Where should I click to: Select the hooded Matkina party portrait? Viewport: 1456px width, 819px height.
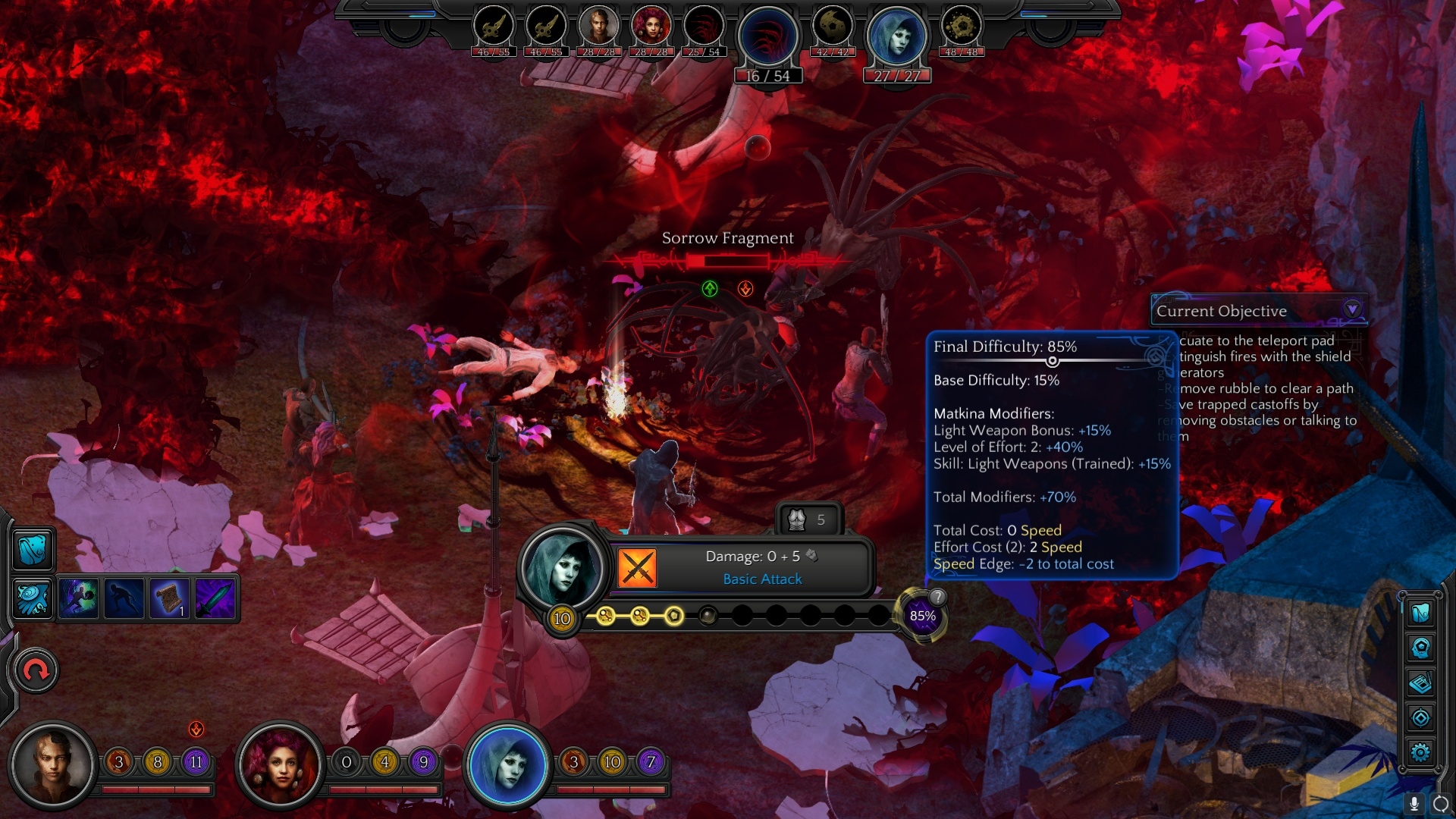coord(507,764)
